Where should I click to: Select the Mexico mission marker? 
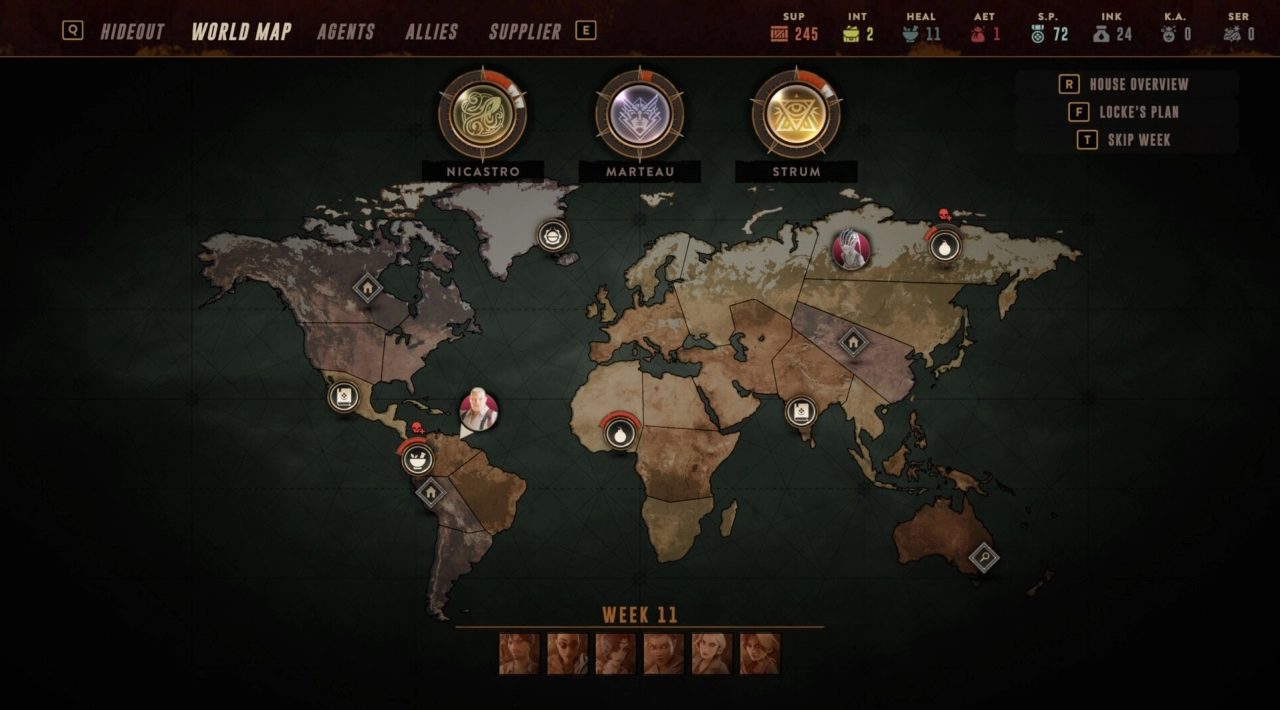click(x=343, y=396)
